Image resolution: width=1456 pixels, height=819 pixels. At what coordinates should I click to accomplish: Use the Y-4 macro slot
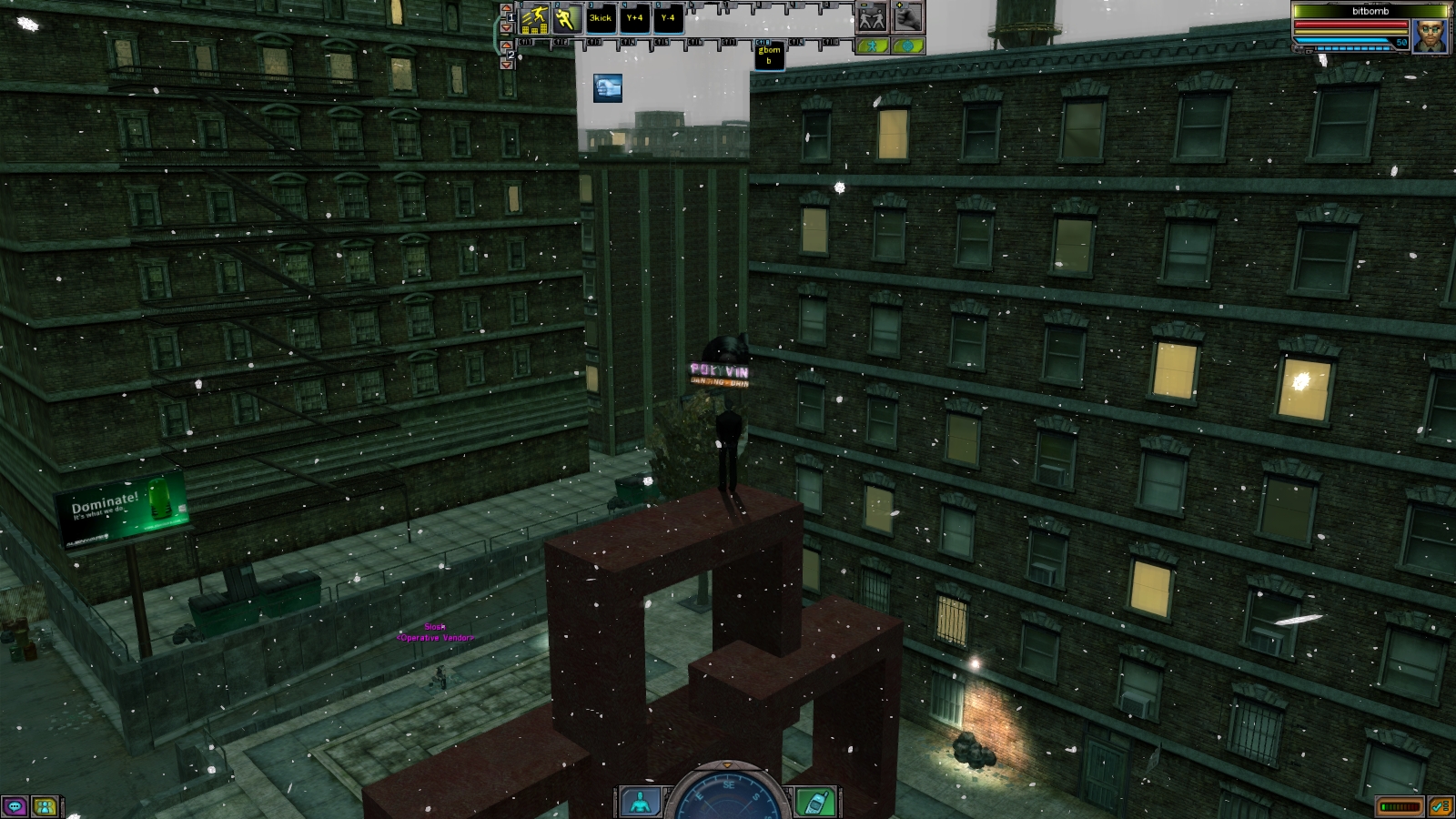pos(668,18)
